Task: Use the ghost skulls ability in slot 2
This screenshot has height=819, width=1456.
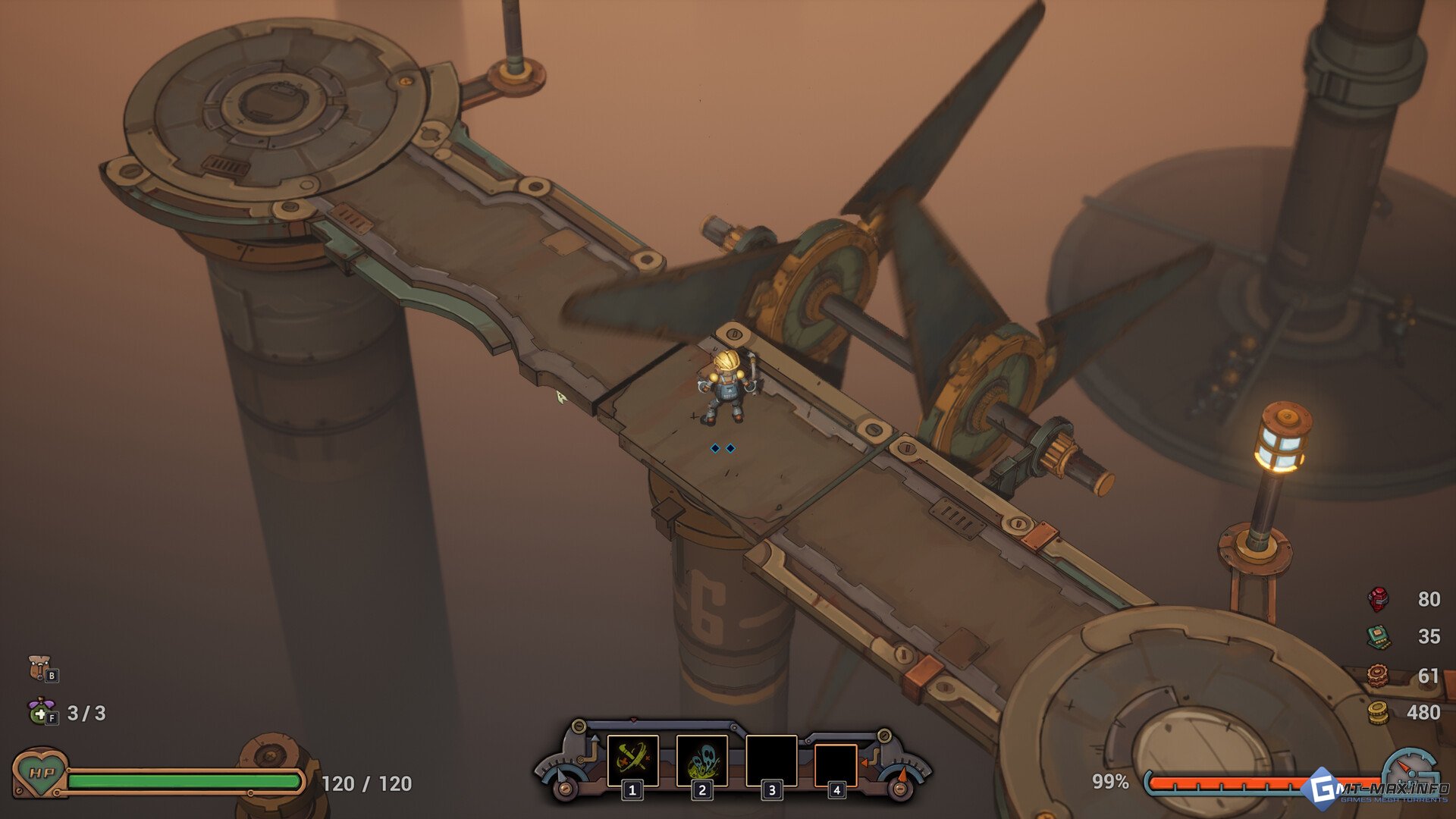Action: click(x=701, y=760)
